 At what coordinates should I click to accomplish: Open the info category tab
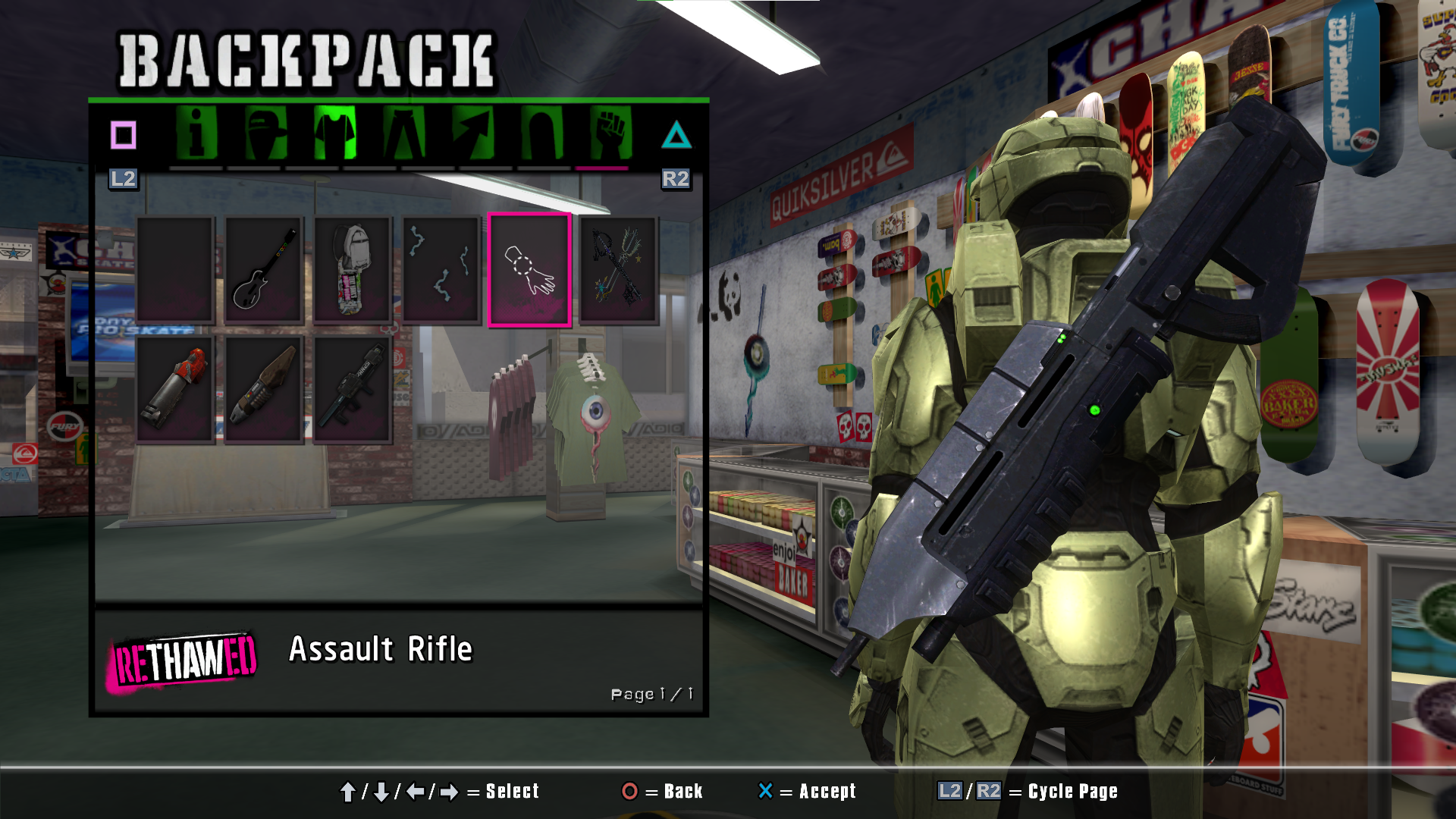click(x=196, y=134)
